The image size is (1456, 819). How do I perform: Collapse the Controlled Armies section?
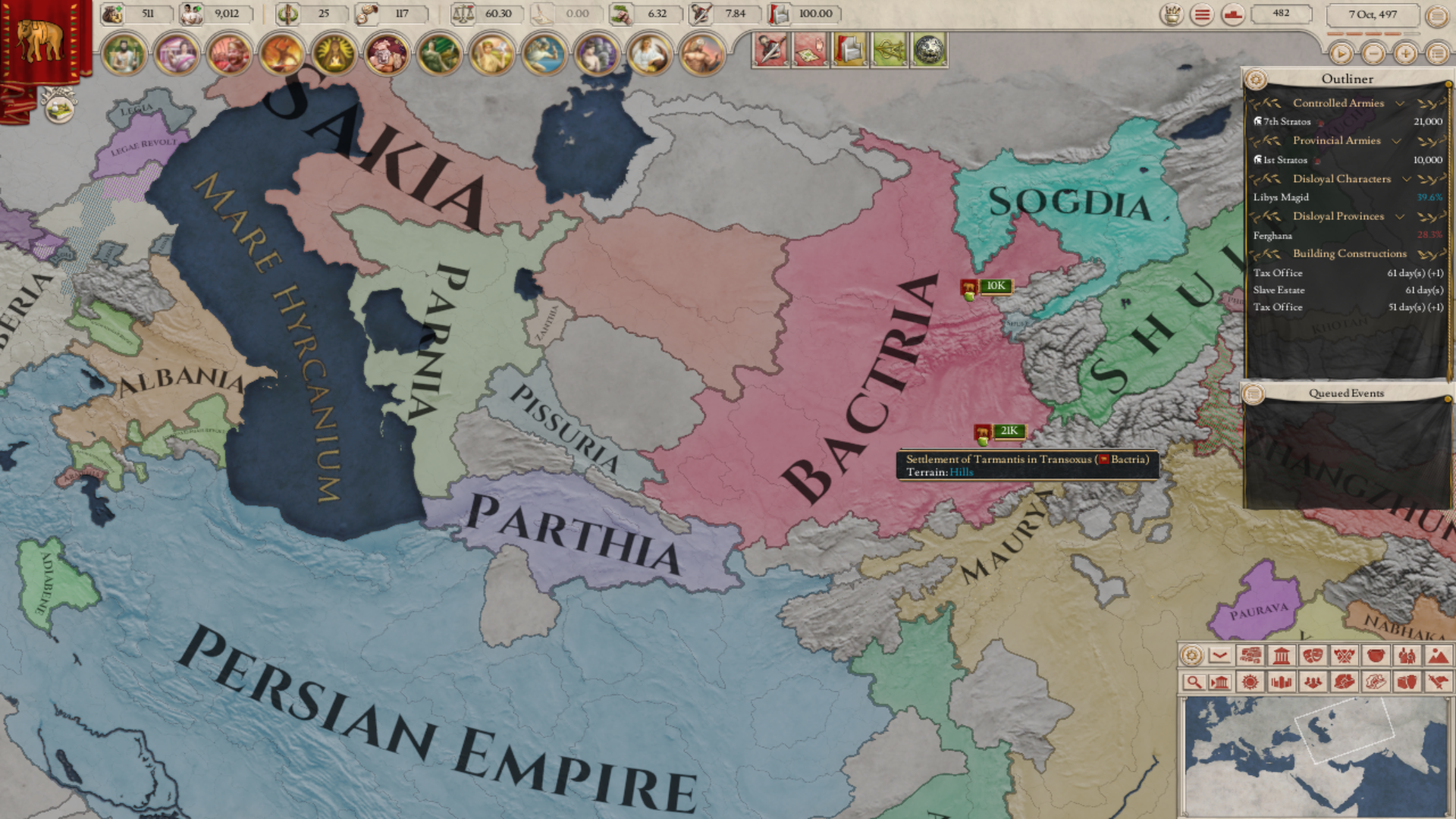1401,103
